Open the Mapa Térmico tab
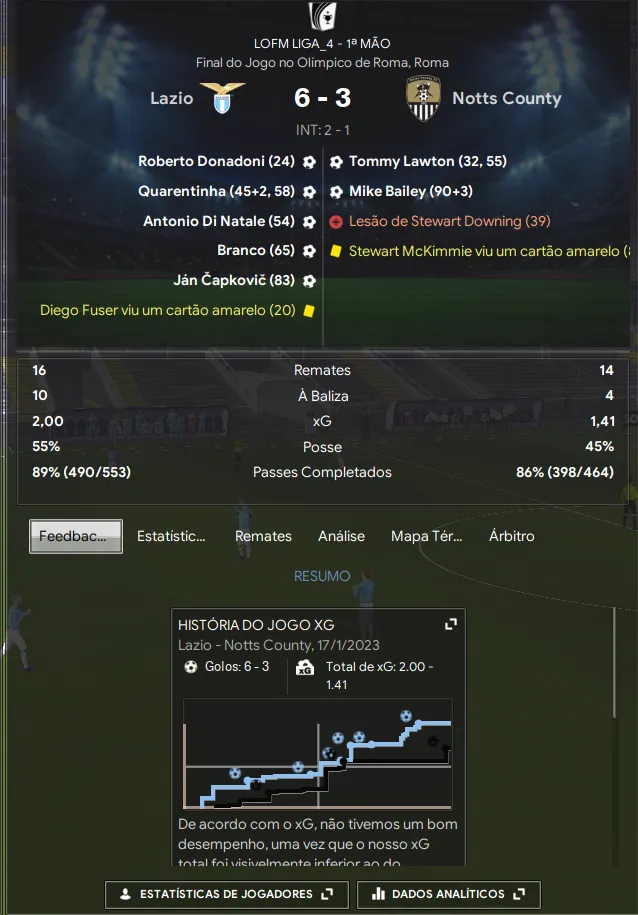638x915 pixels. point(426,536)
